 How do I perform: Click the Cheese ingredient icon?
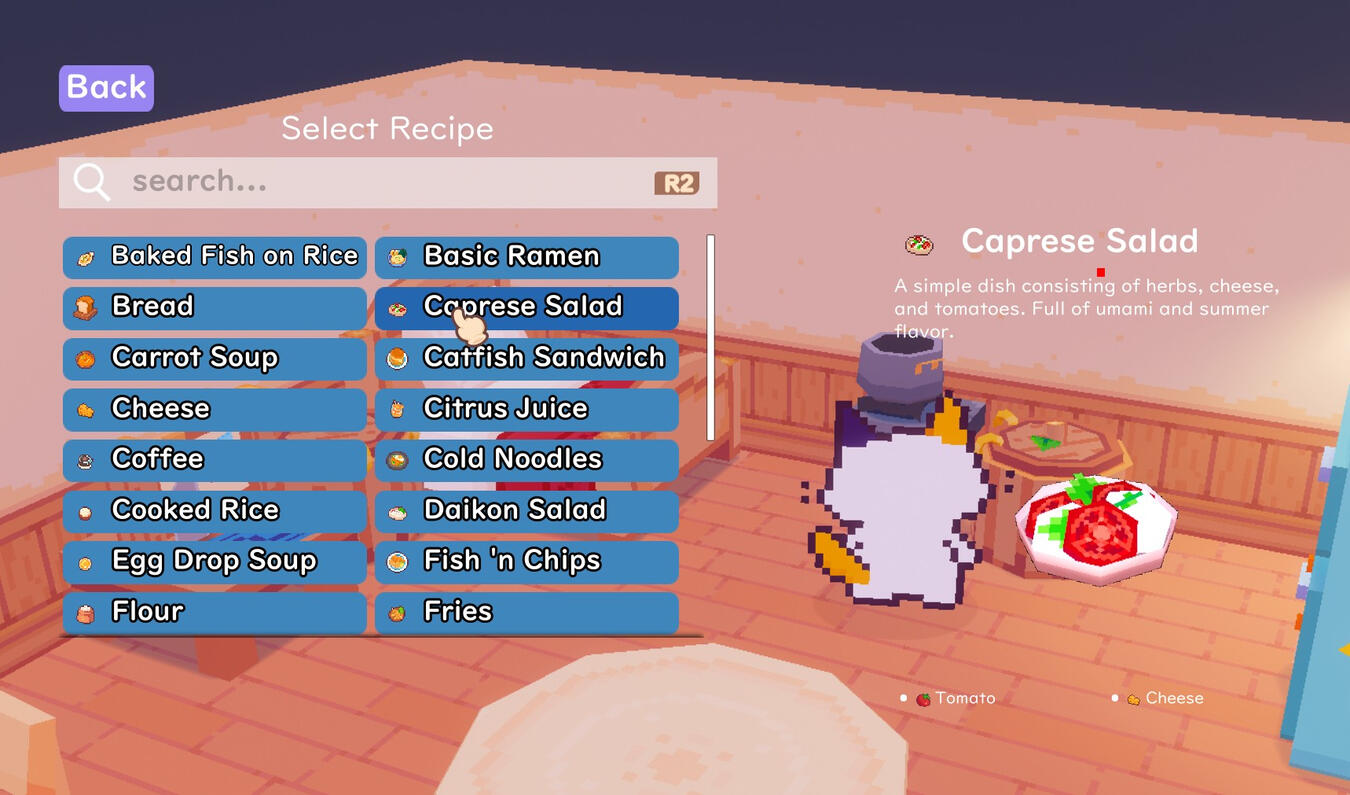1135,697
